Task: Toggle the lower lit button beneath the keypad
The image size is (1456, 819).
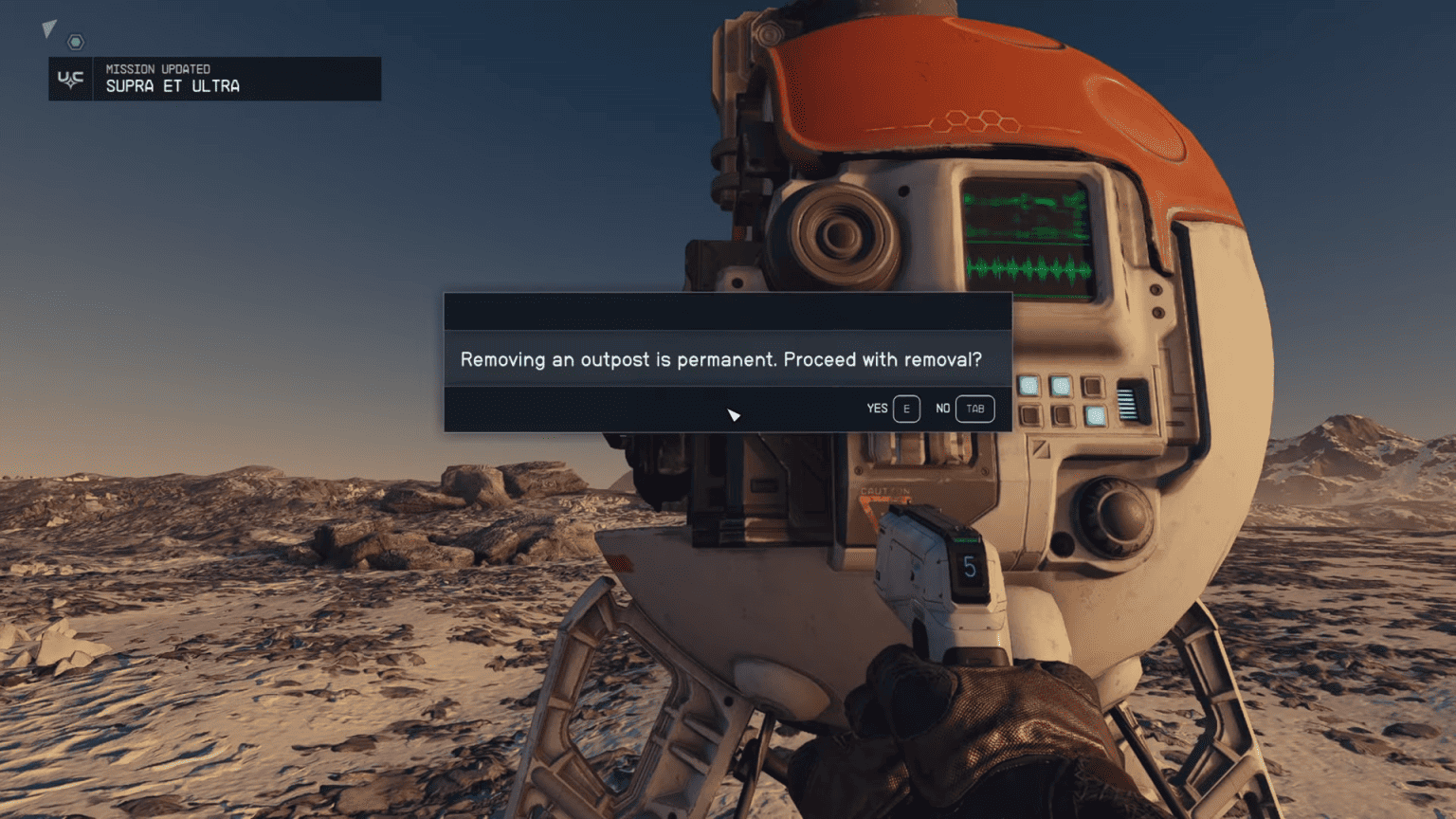Action: pos(1096,416)
